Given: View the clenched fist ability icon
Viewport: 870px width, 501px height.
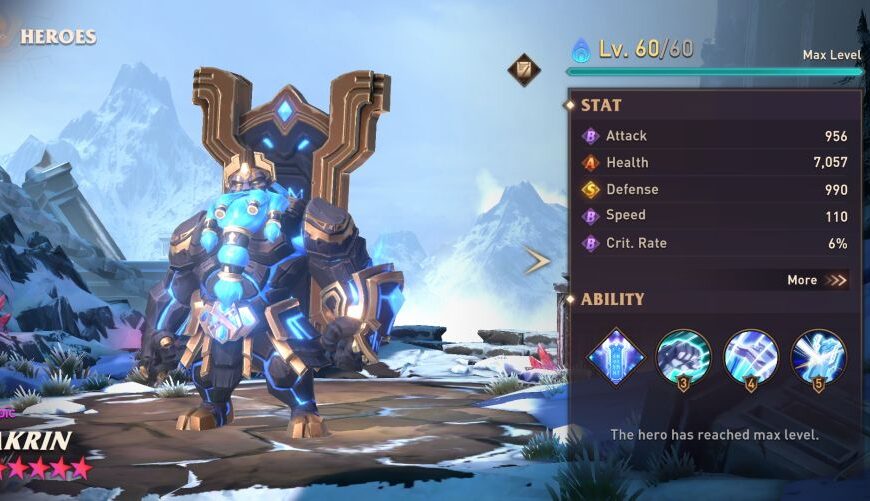Looking at the screenshot, I should [683, 356].
